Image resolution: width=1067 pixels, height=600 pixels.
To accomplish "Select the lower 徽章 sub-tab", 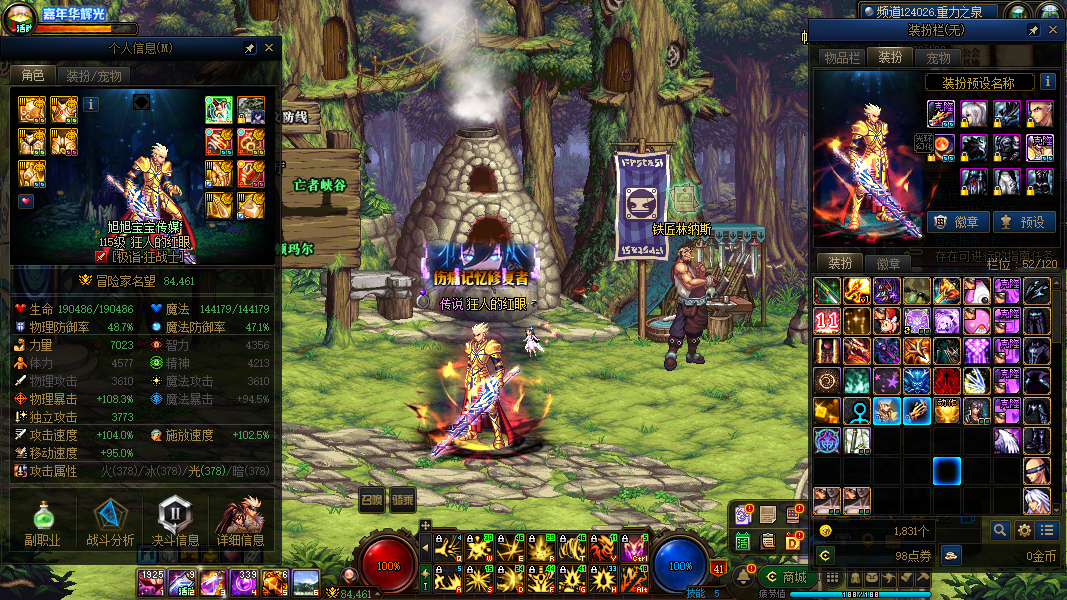I will point(887,264).
